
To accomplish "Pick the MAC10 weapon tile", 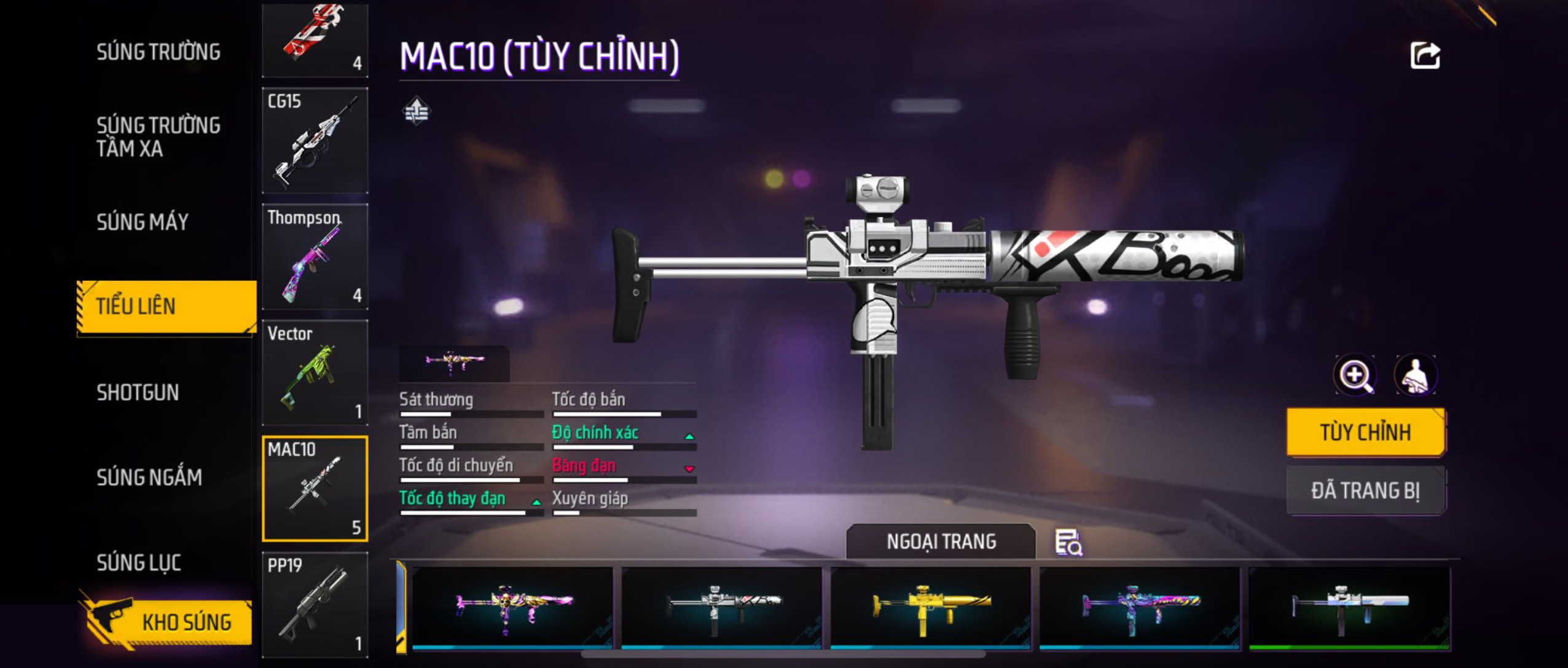I will click(315, 489).
